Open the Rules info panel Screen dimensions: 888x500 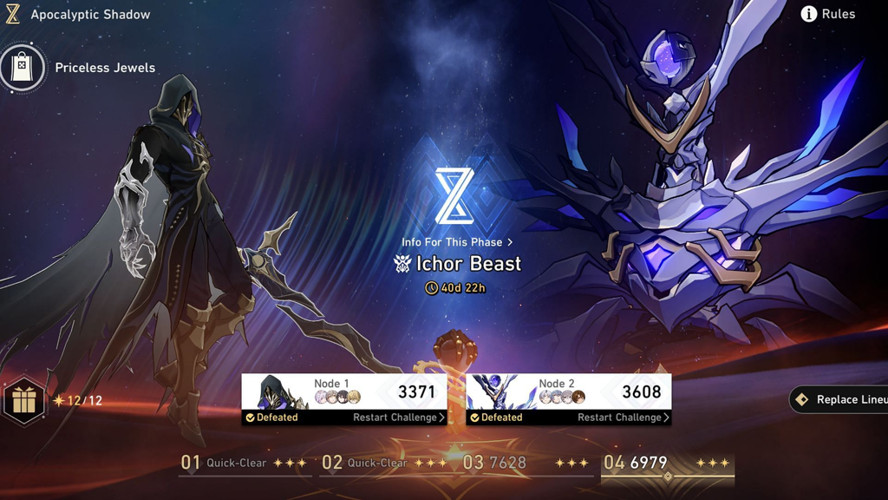click(x=829, y=14)
